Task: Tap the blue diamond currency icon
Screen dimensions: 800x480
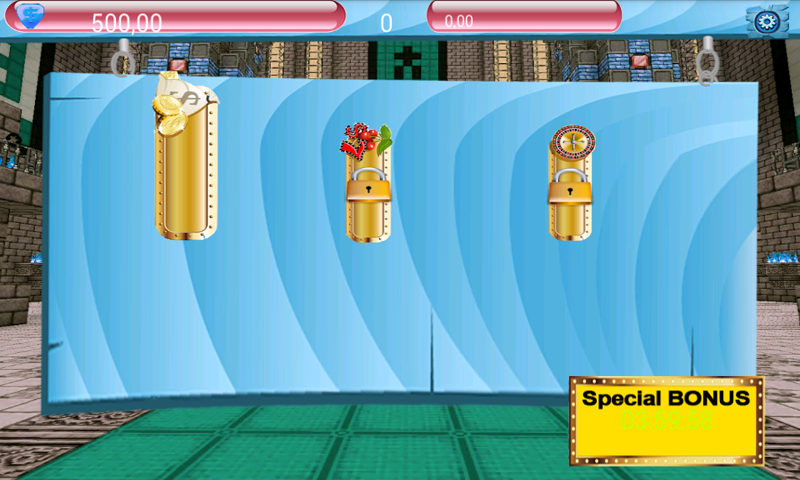Action: pos(31,15)
